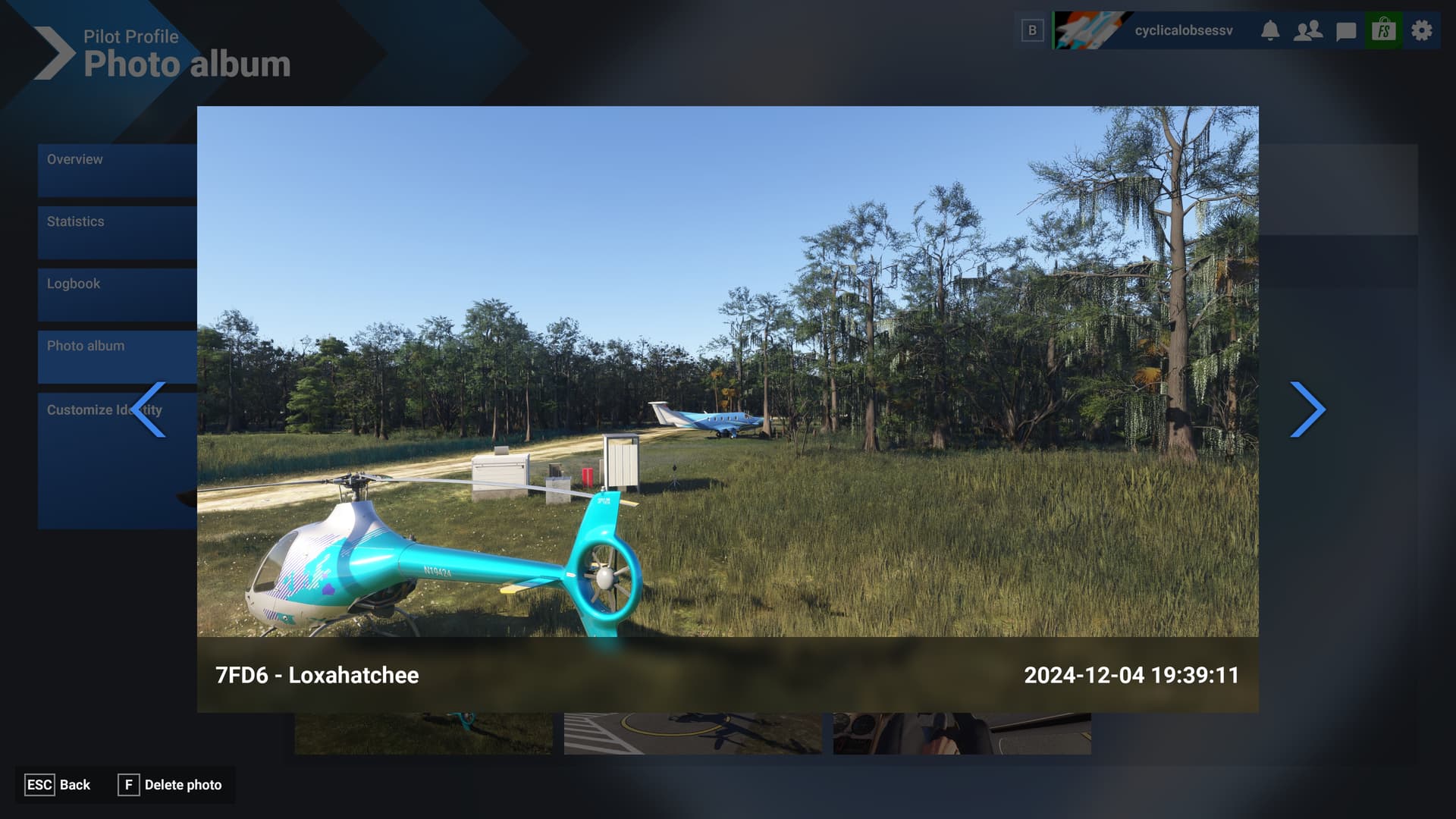Click the B input indicator

tap(1031, 30)
